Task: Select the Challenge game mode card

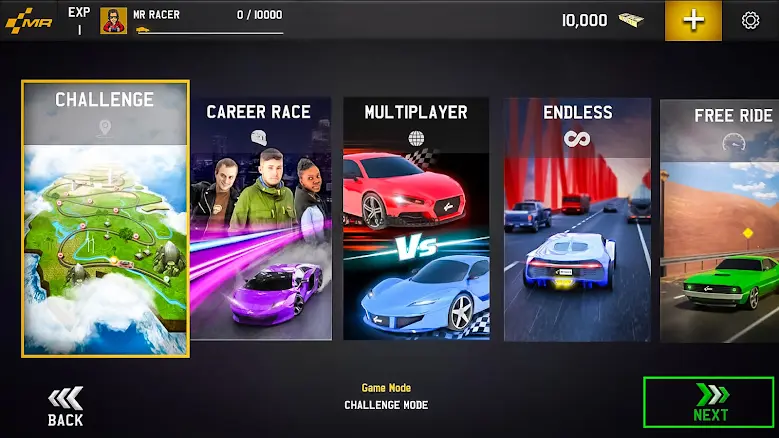Action: pyautogui.click(x=105, y=218)
